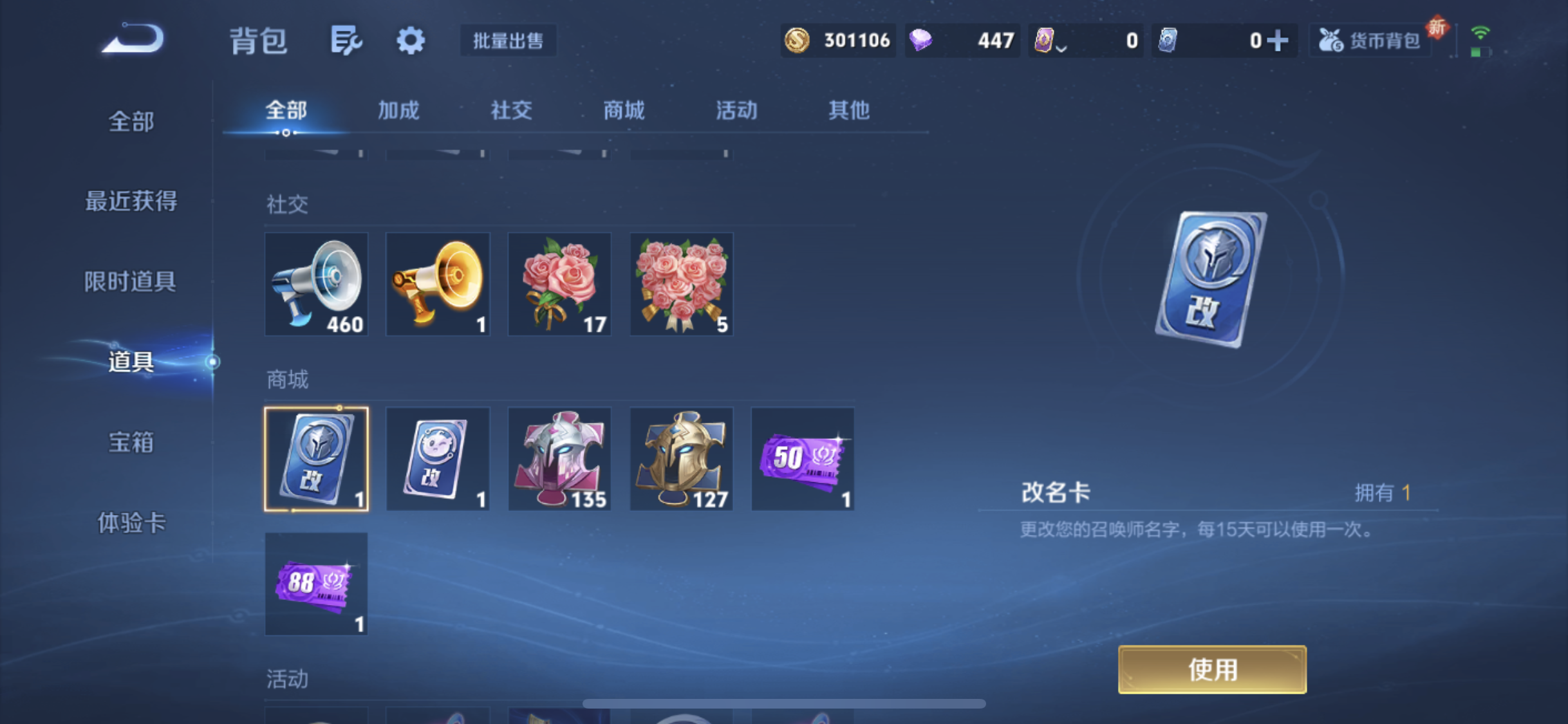The width and height of the screenshot is (1568, 724).
Task: Show the 活动 tab items
Action: coord(736,111)
